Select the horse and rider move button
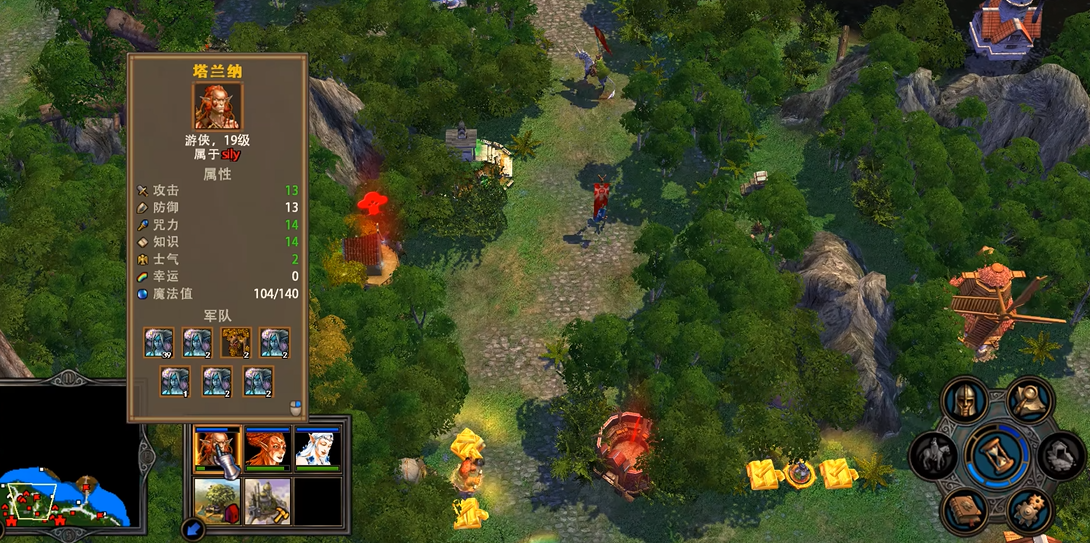1090x543 pixels. click(x=933, y=456)
